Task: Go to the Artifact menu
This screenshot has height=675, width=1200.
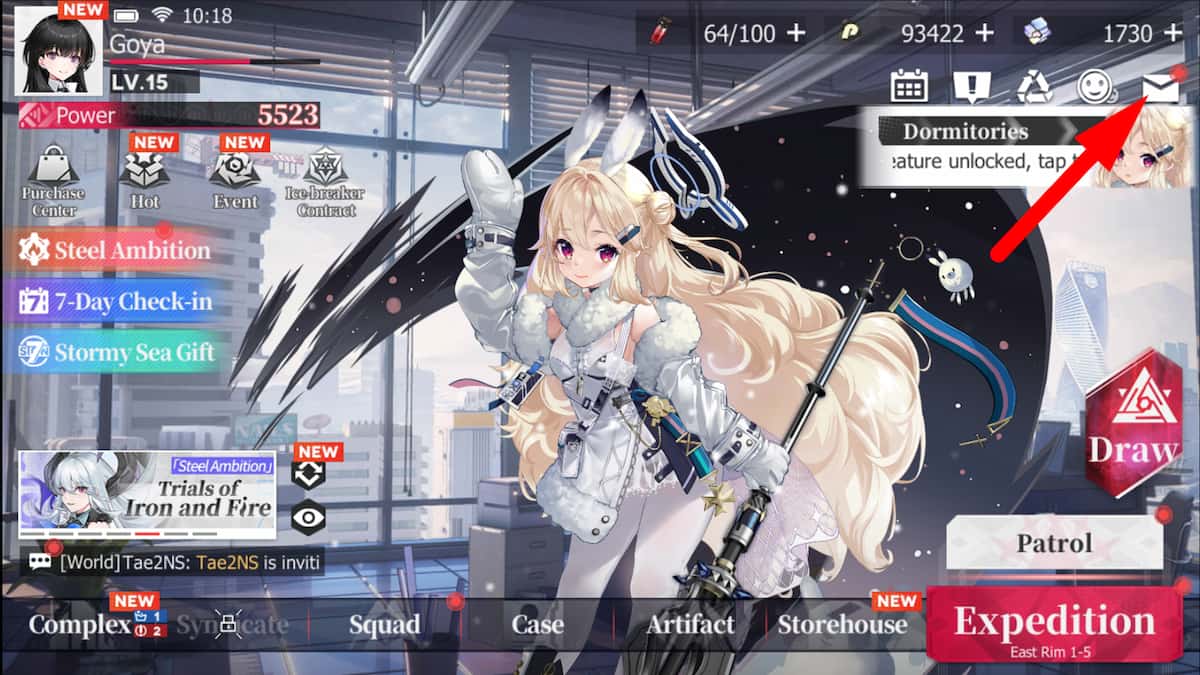Action: tap(690, 625)
